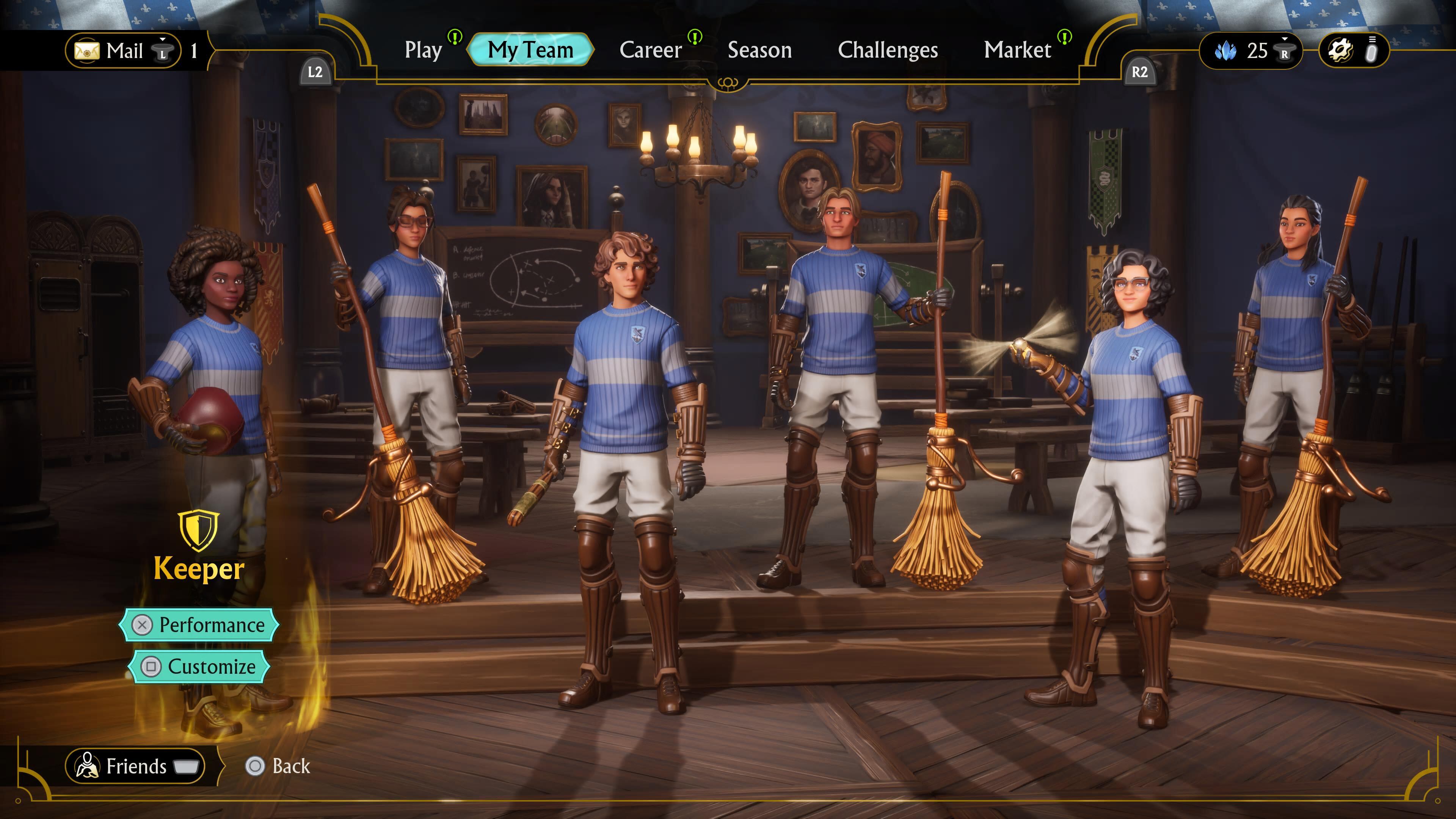Switch to the Market tab
This screenshot has height=819, width=1456.
point(1017,50)
